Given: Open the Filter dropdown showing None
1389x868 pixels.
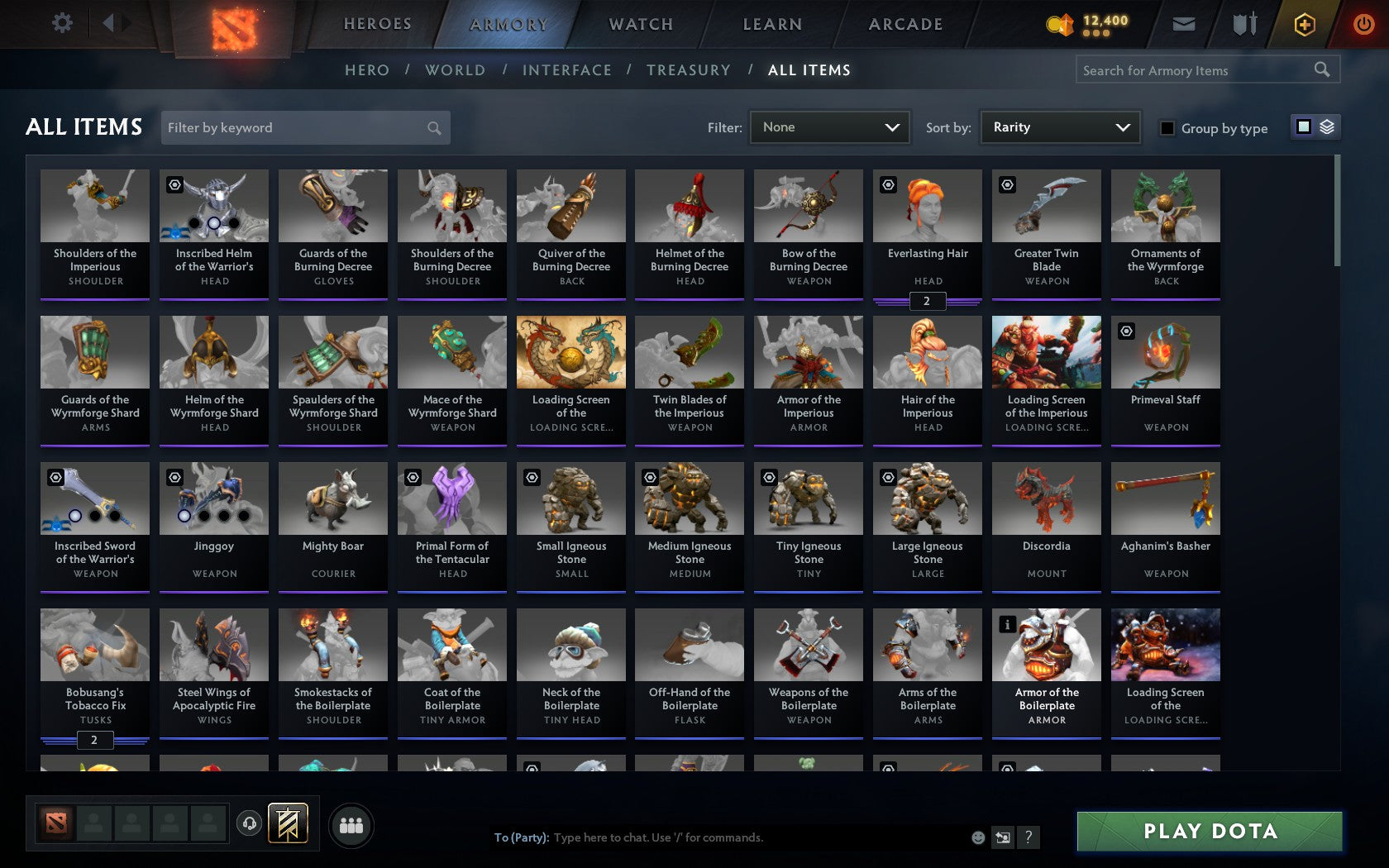Looking at the screenshot, I should pos(829,127).
